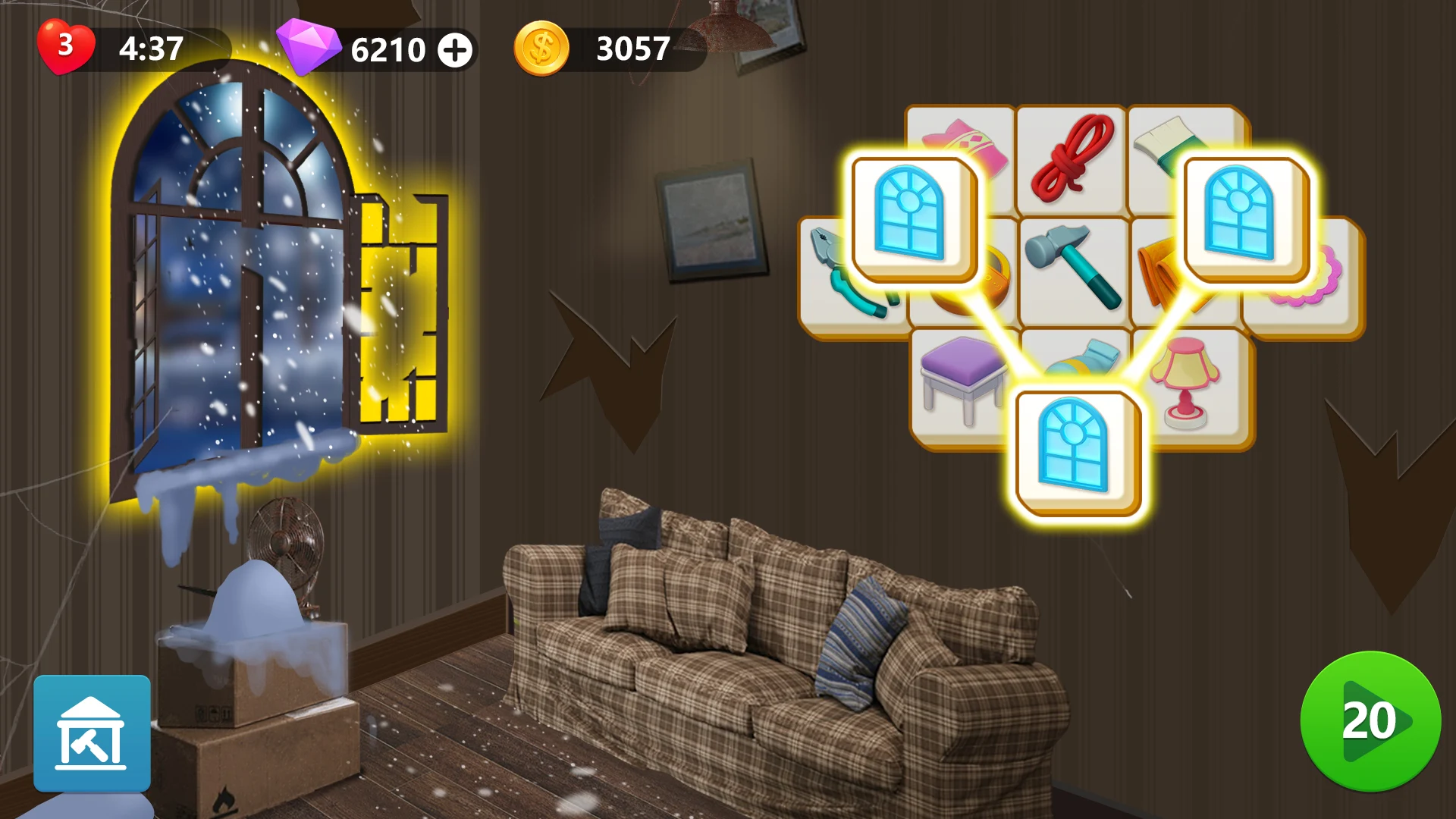Buy diamonds with the plus button

[x=454, y=51]
